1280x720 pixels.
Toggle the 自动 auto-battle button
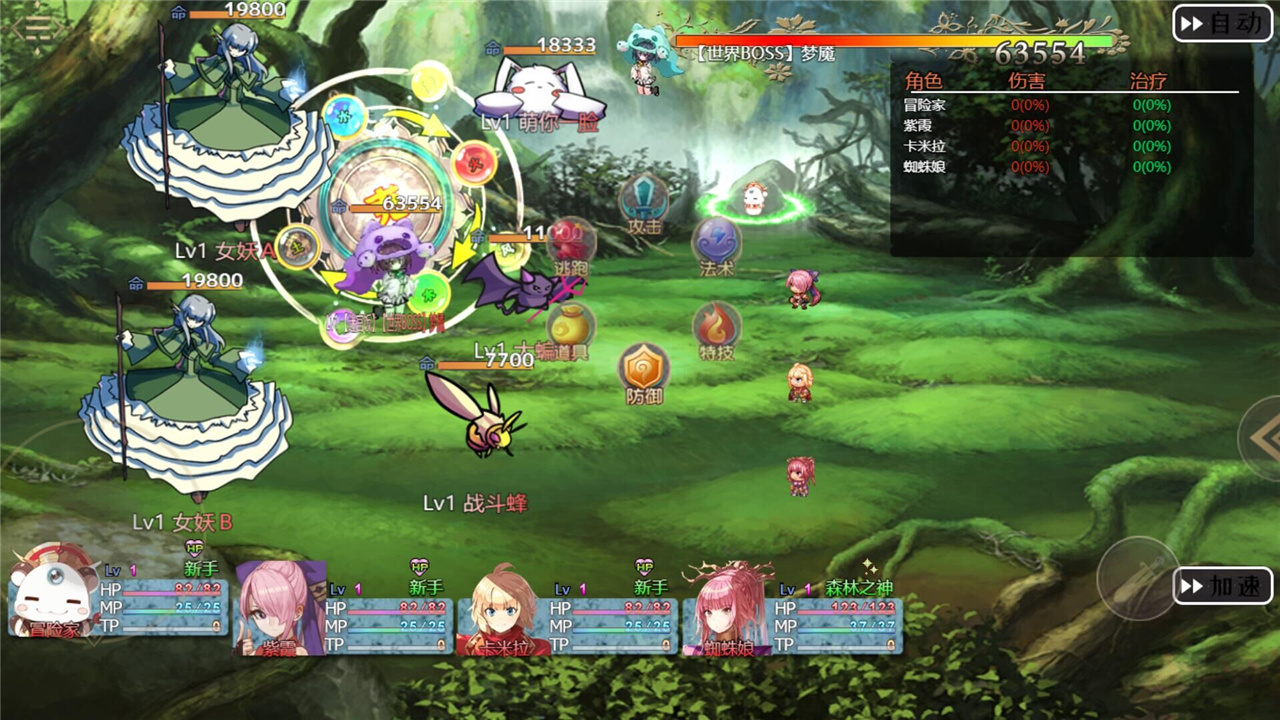pos(1223,23)
